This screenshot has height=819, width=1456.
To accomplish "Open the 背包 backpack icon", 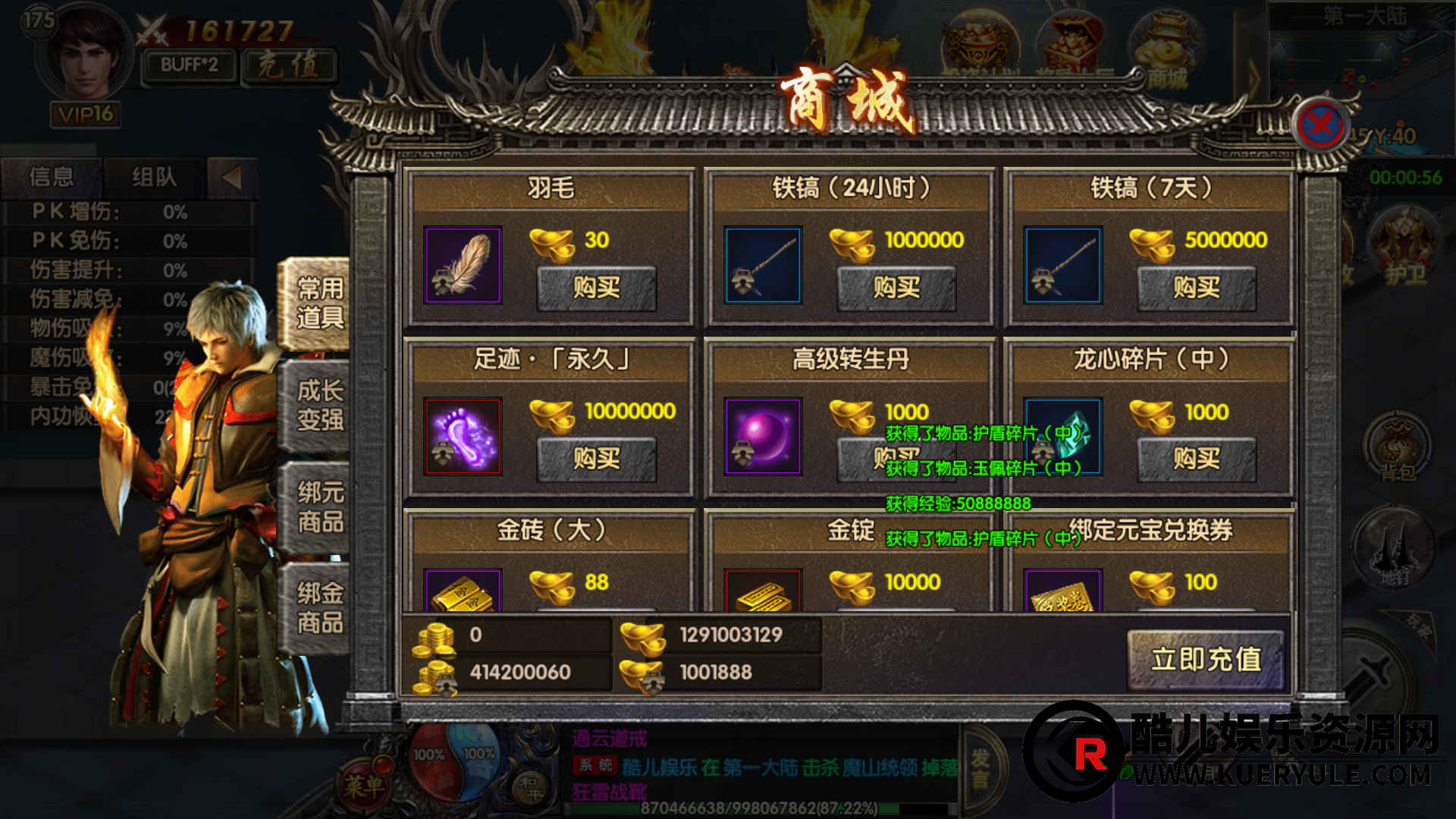I will pyautogui.click(x=1397, y=447).
